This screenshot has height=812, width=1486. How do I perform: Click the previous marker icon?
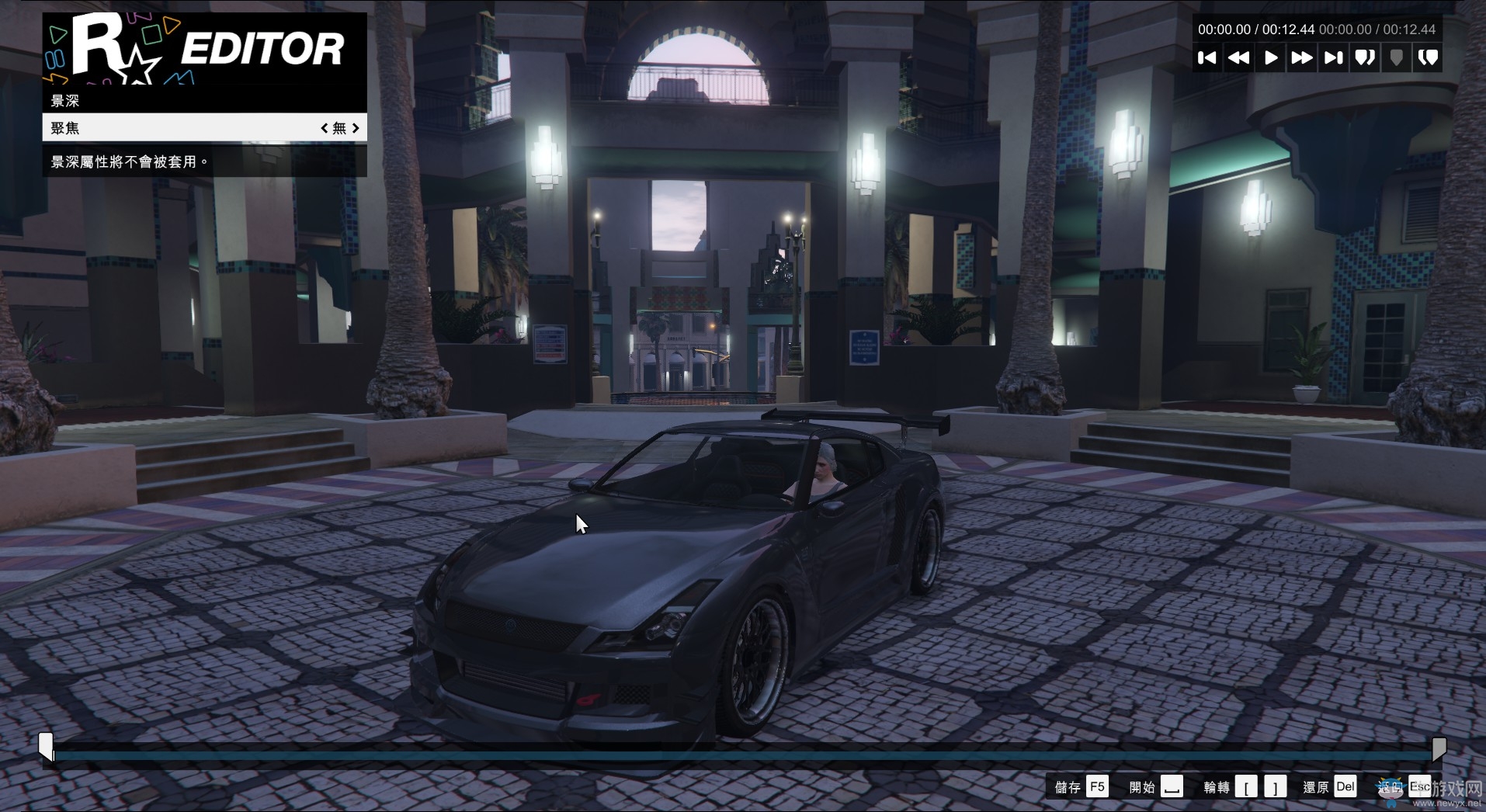coord(1365,57)
